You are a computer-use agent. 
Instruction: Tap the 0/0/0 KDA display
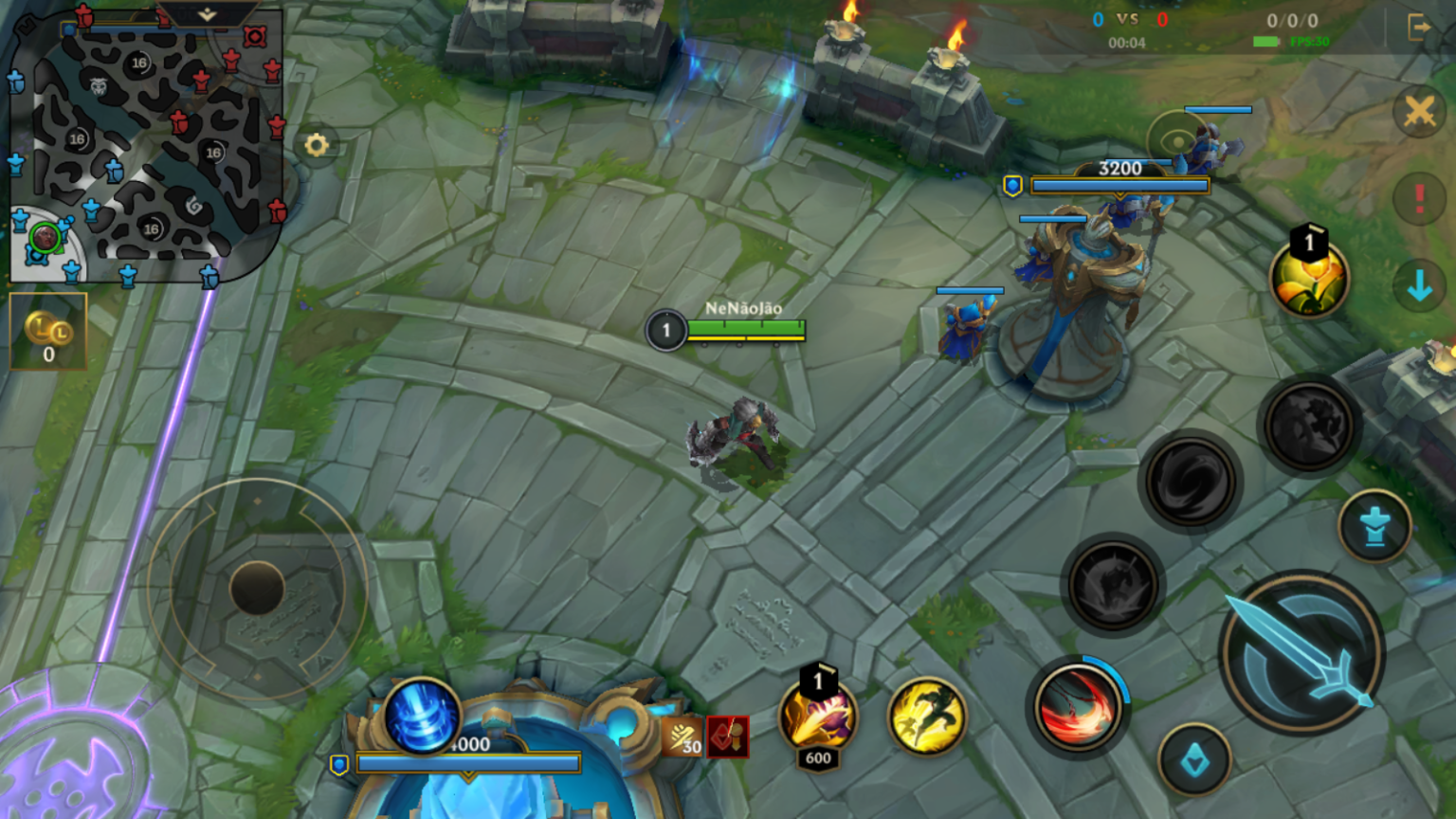(x=1295, y=18)
